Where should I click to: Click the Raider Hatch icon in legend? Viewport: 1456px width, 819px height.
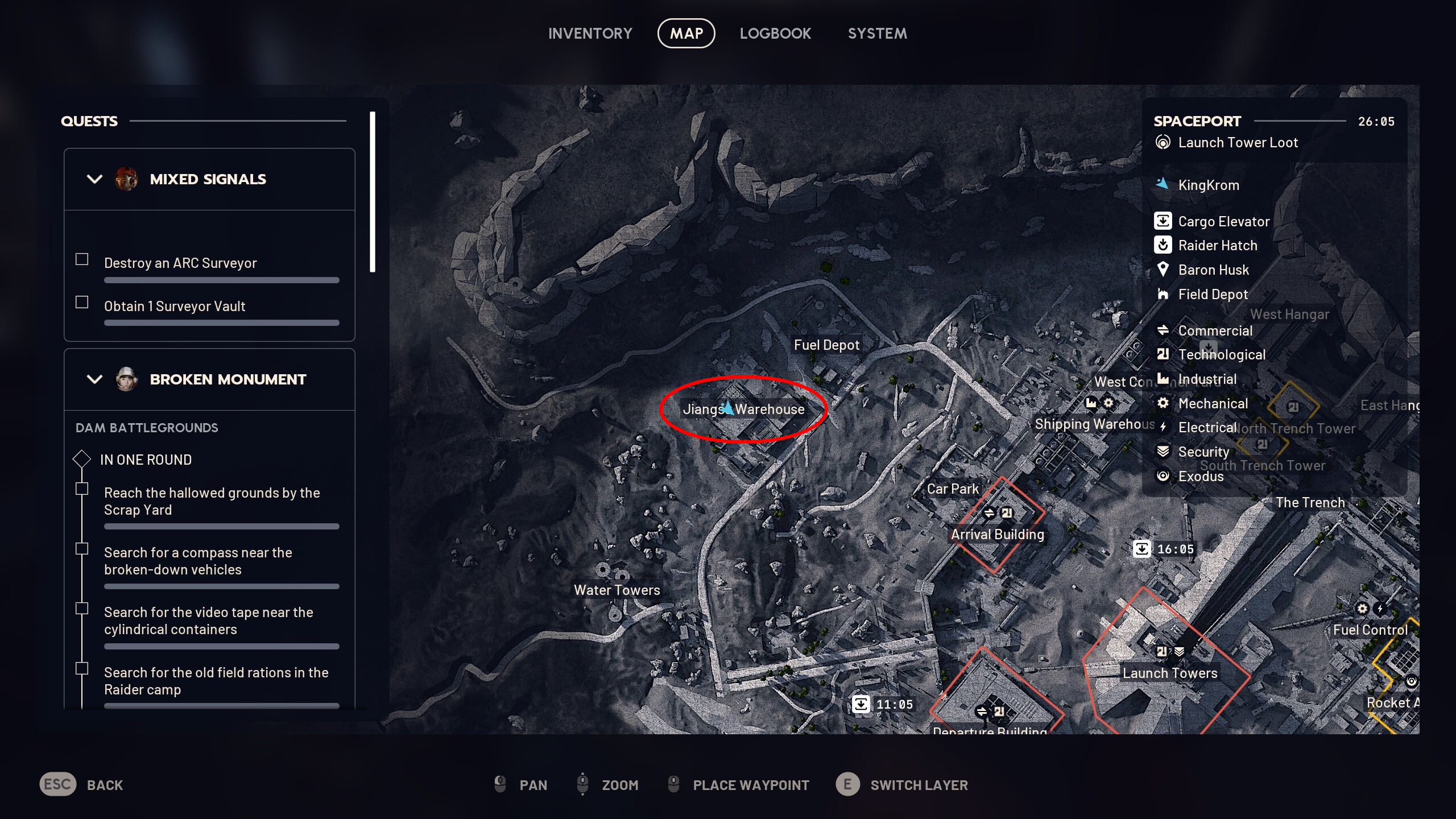click(x=1164, y=245)
